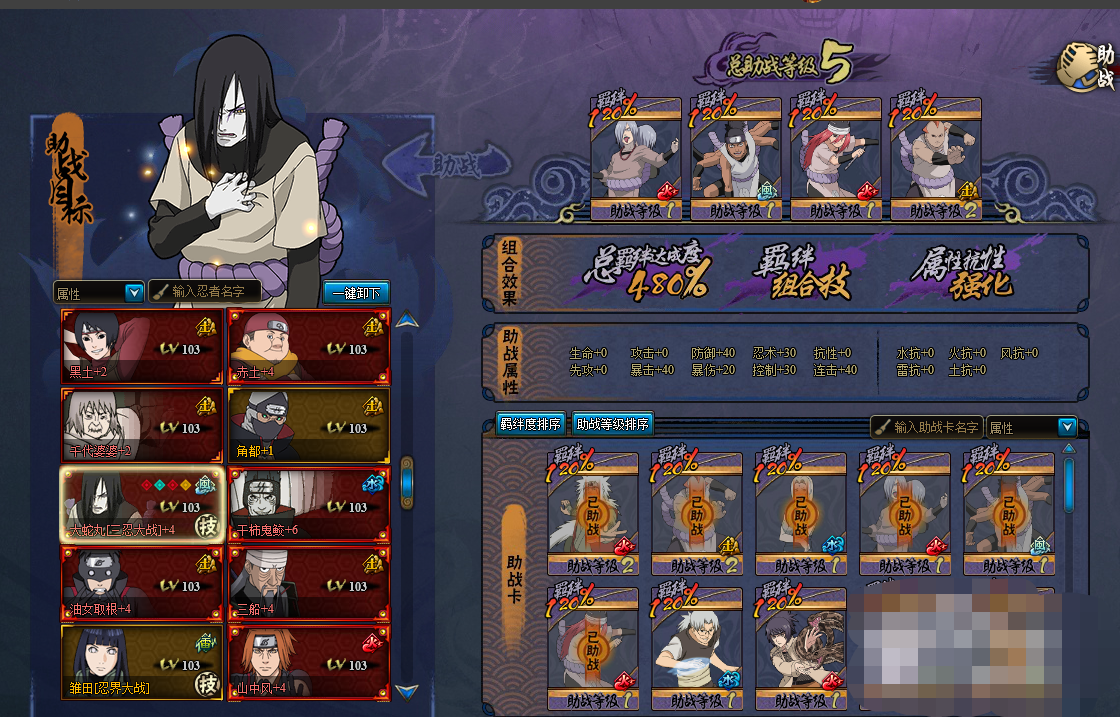Click the ninja list's up arrow
The height and width of the screenshot is (717, 1120).
pyautogui.click(x=406, y=321)
